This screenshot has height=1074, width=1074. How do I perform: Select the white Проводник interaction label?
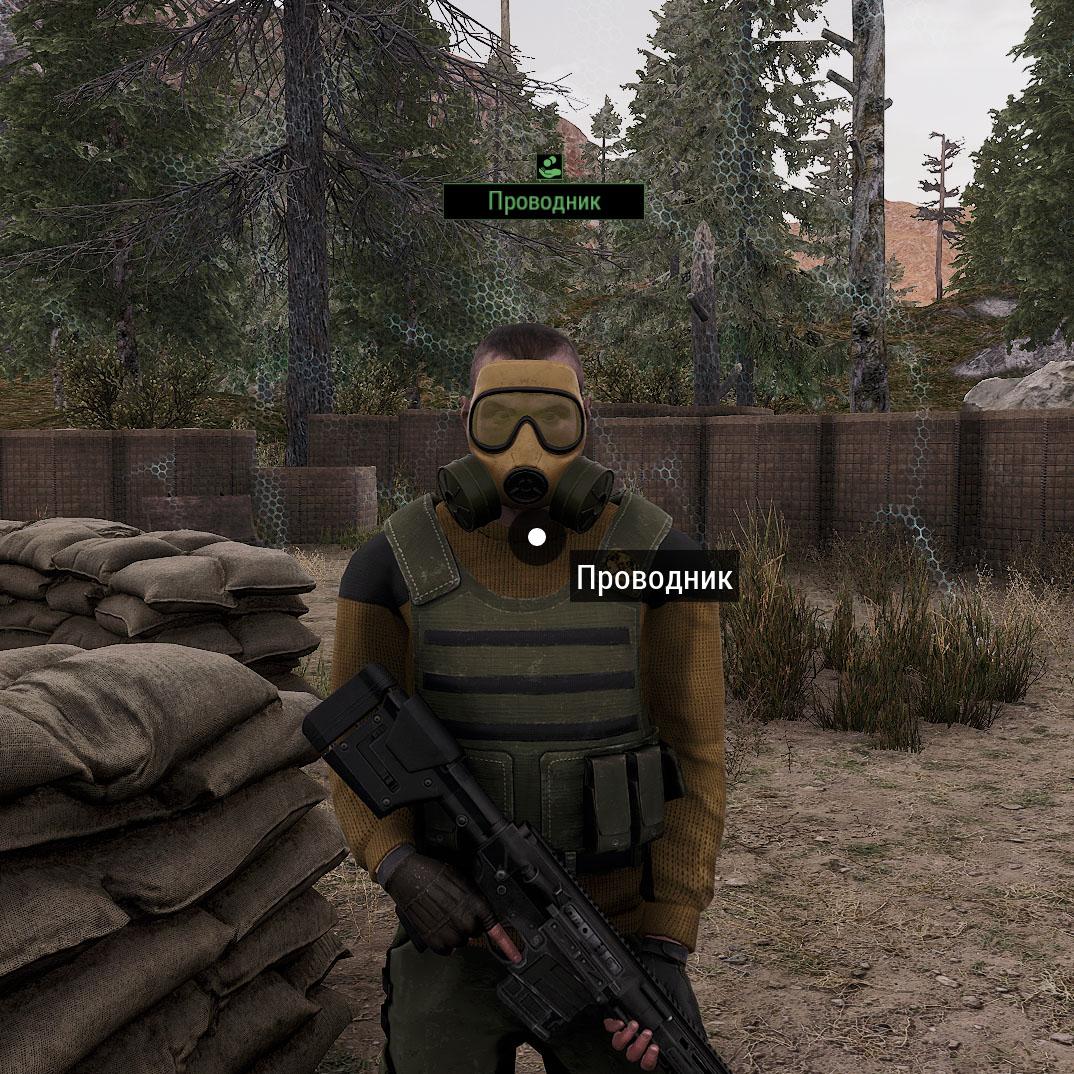coord(654,578)
